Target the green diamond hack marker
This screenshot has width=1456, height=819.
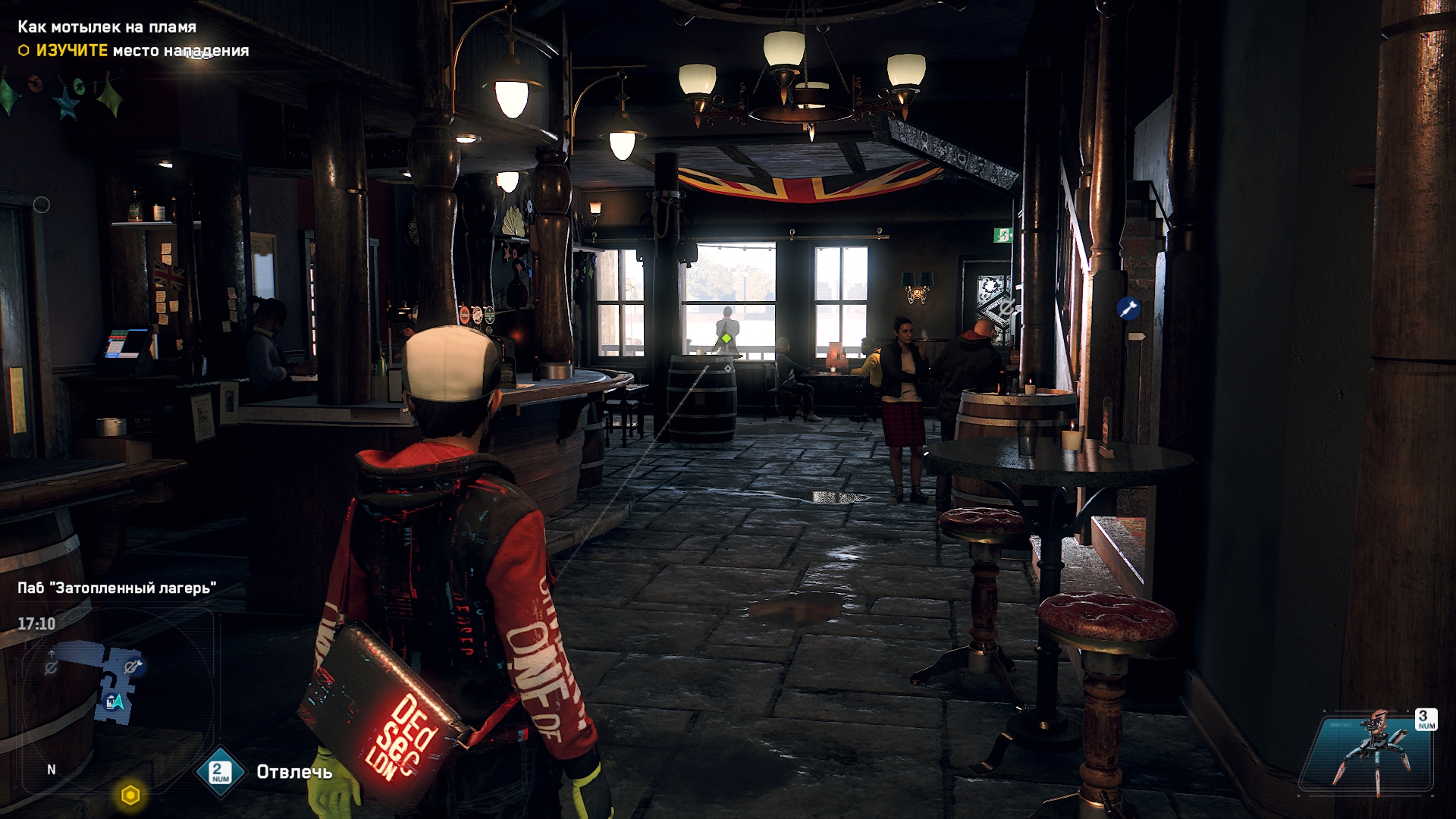point(726,338)
